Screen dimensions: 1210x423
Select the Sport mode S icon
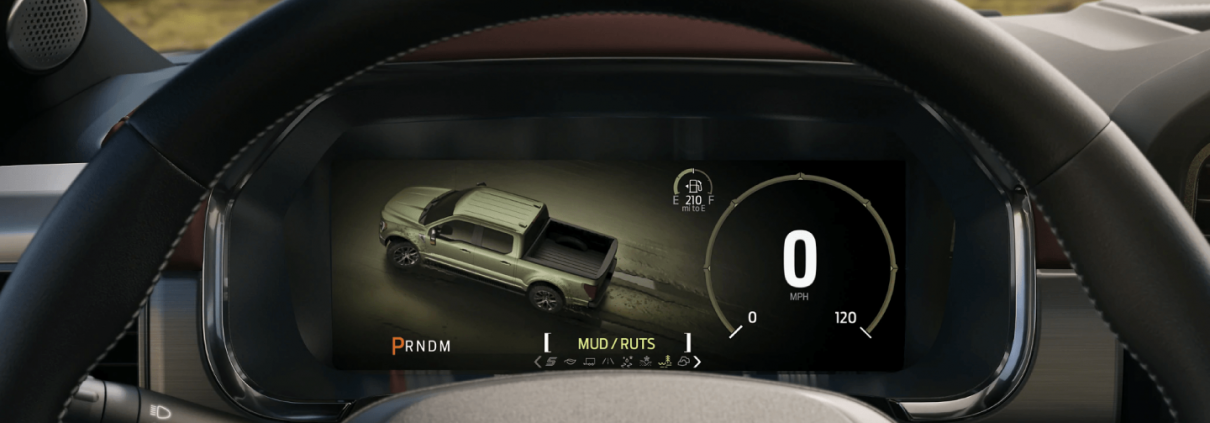[x=551, y=362]
